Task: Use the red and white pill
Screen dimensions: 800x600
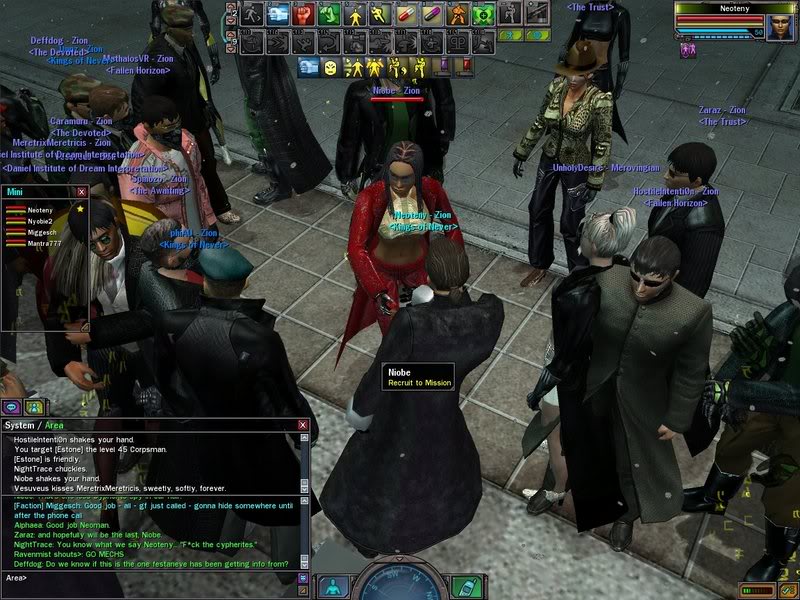Action: [406, 14]
